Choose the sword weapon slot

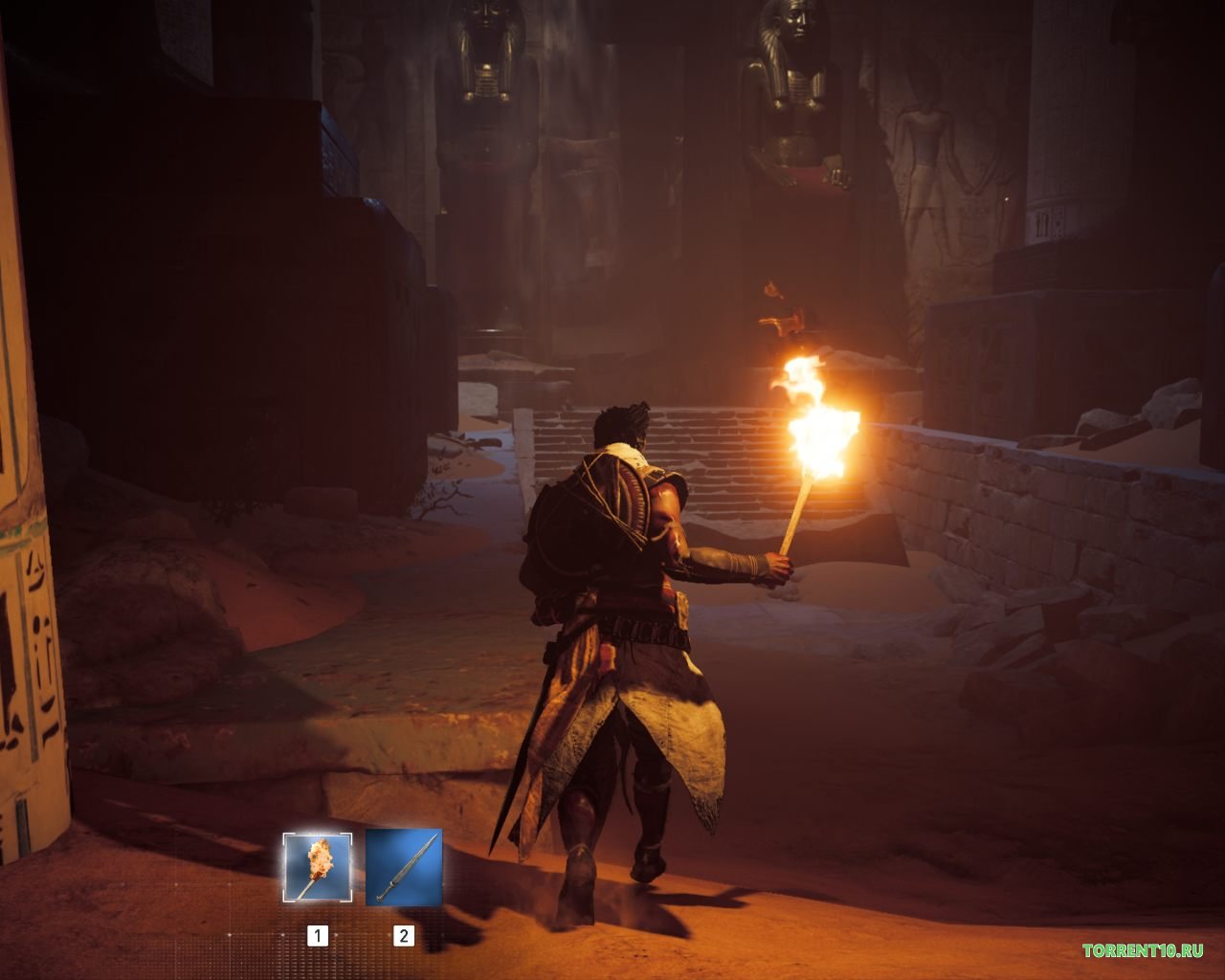[404, 867]
